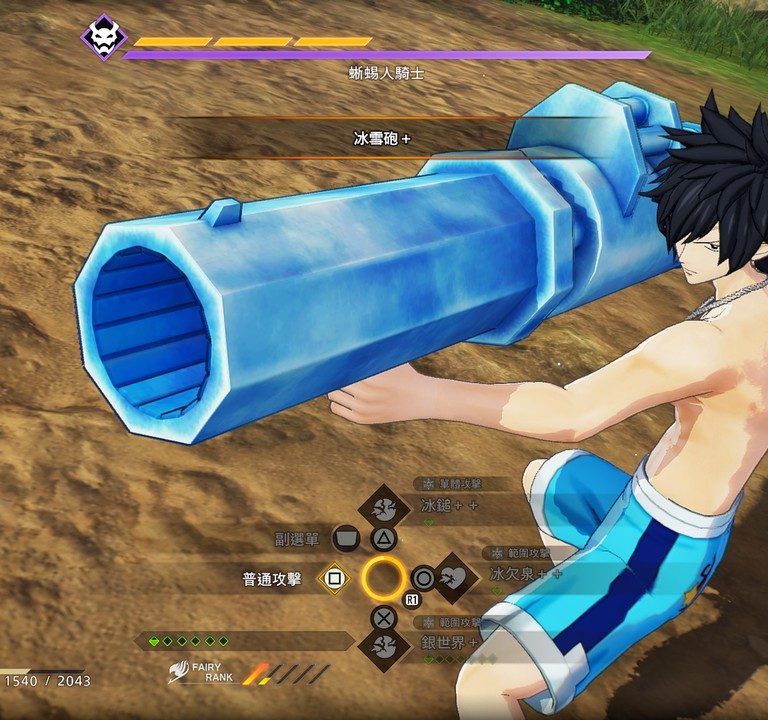
Task: Open the 副選單 sub menu
Action: click(345, 539)
